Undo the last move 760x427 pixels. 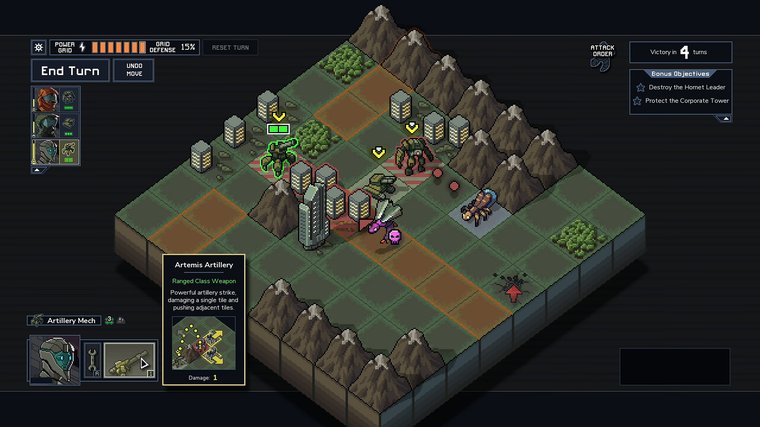click(133, 70)
